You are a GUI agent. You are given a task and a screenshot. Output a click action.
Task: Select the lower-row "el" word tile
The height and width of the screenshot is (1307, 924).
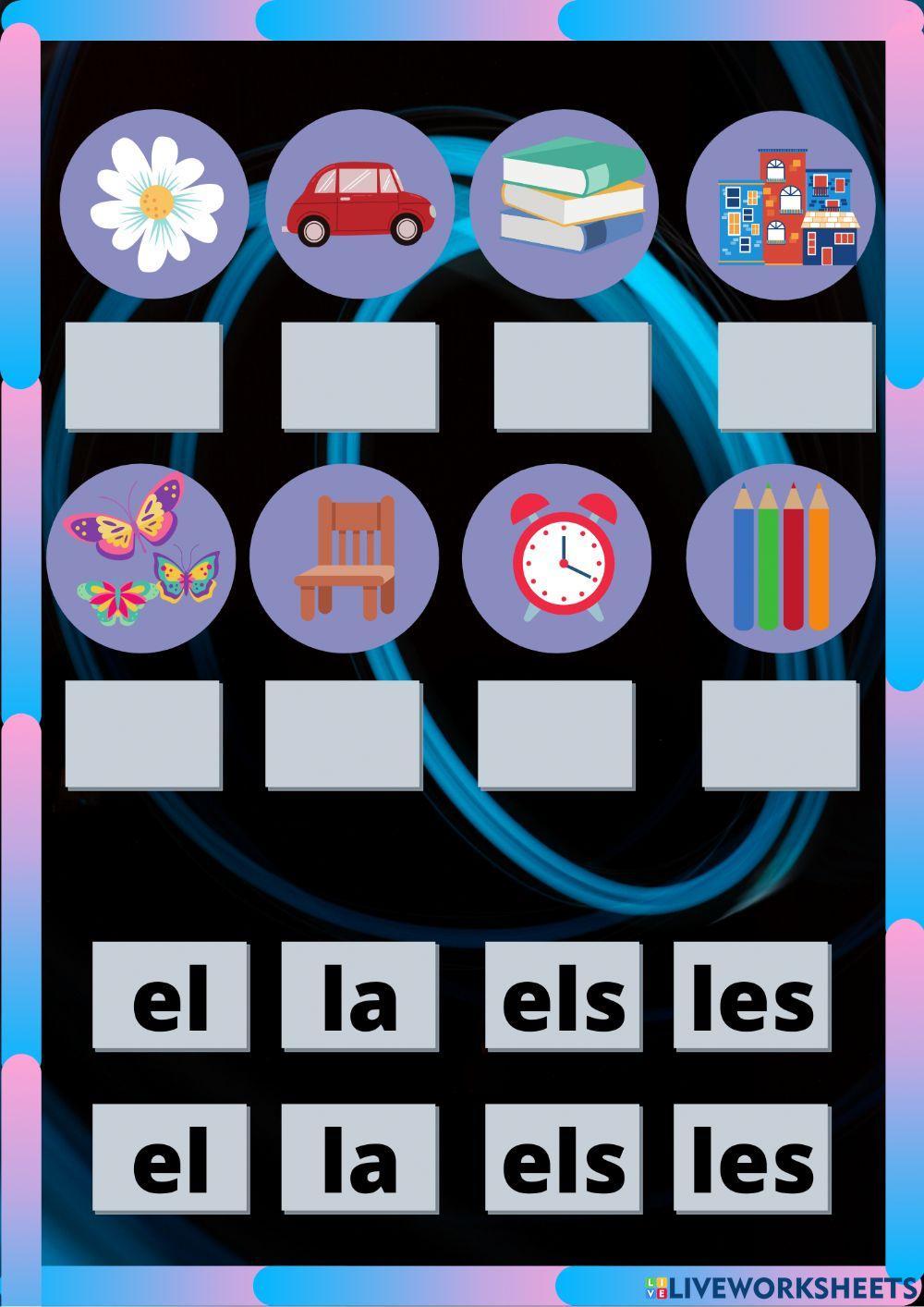[x=170, y=1157]
